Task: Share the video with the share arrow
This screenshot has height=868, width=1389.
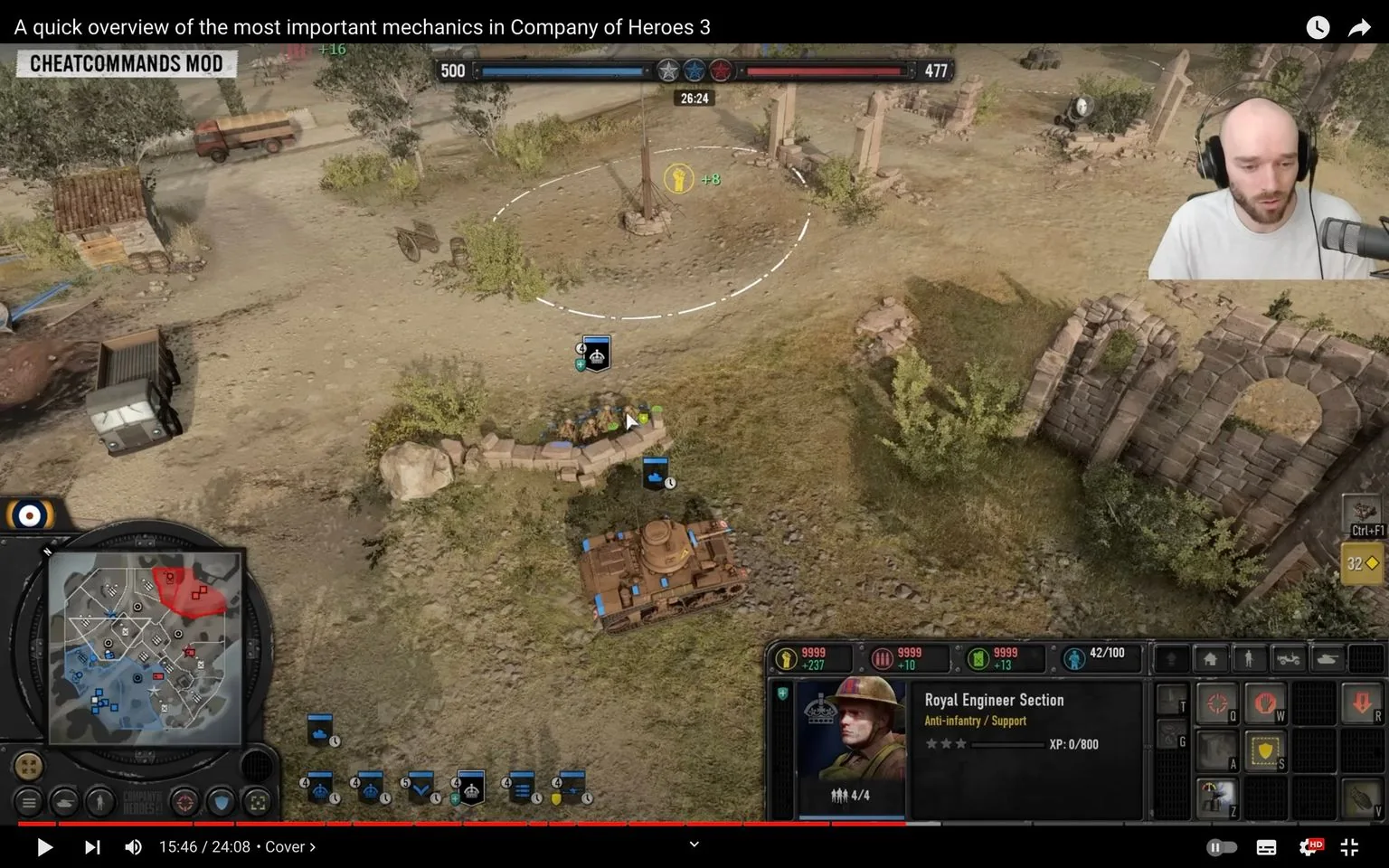Action: 1360,27
